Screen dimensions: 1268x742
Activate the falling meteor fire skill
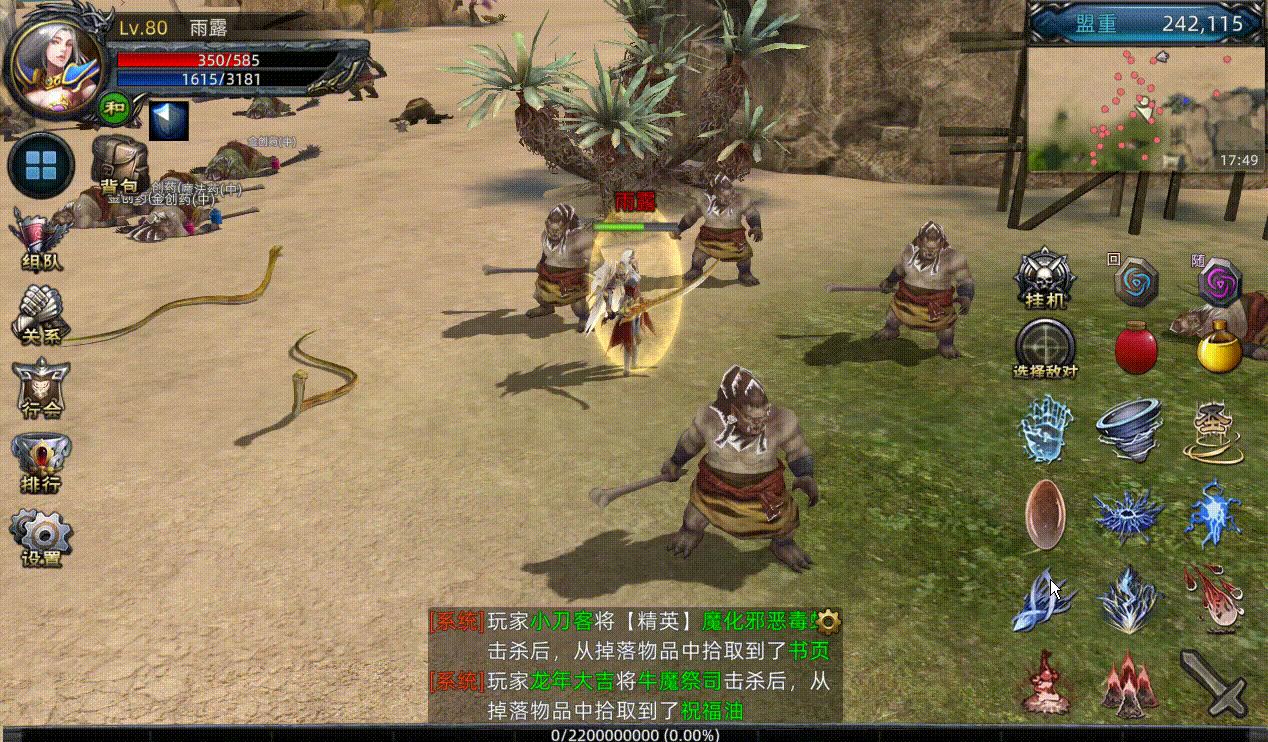[x=1214, y=597]
